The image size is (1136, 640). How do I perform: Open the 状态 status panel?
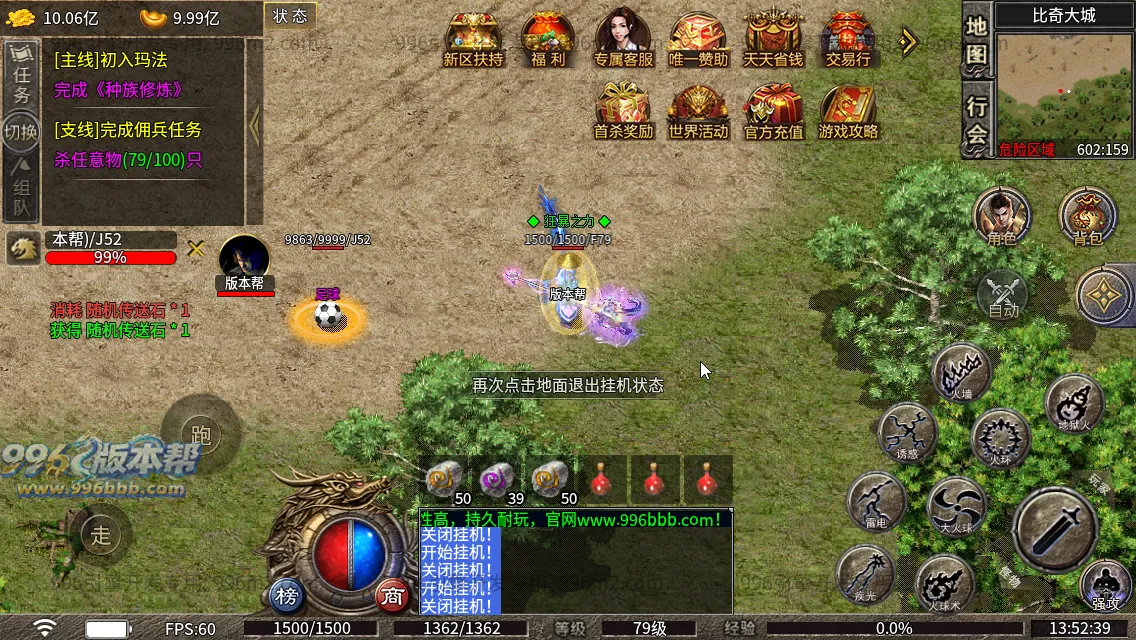290,16
